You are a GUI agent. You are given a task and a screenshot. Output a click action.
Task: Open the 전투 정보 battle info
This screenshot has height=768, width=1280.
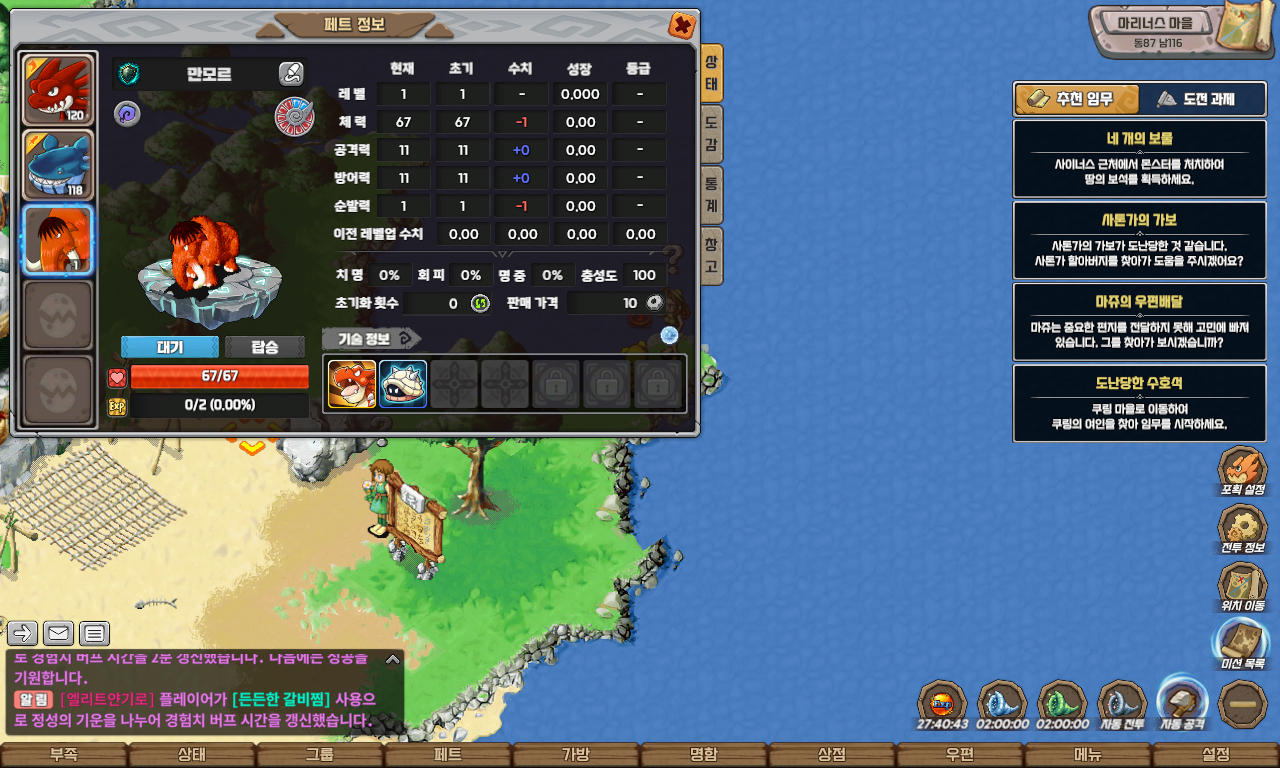1242,529
